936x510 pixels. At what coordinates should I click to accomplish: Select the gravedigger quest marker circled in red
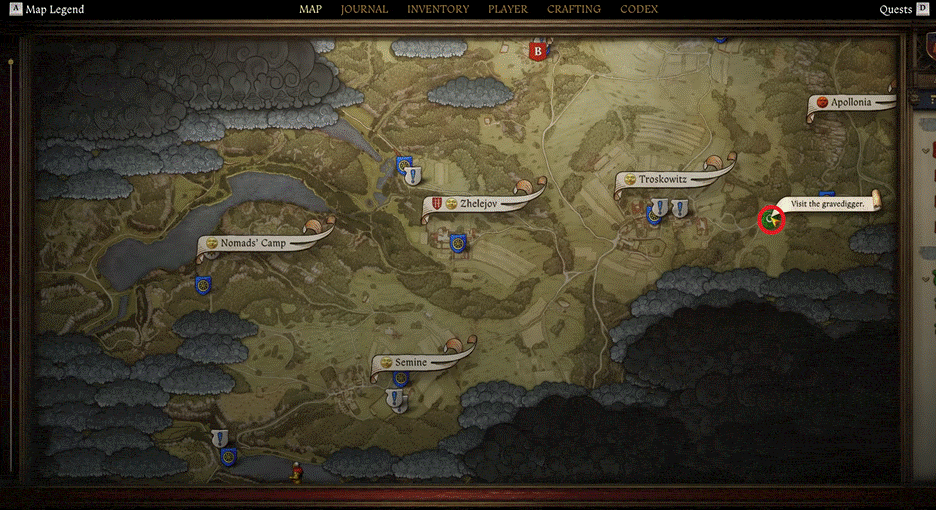coord(770,219)
